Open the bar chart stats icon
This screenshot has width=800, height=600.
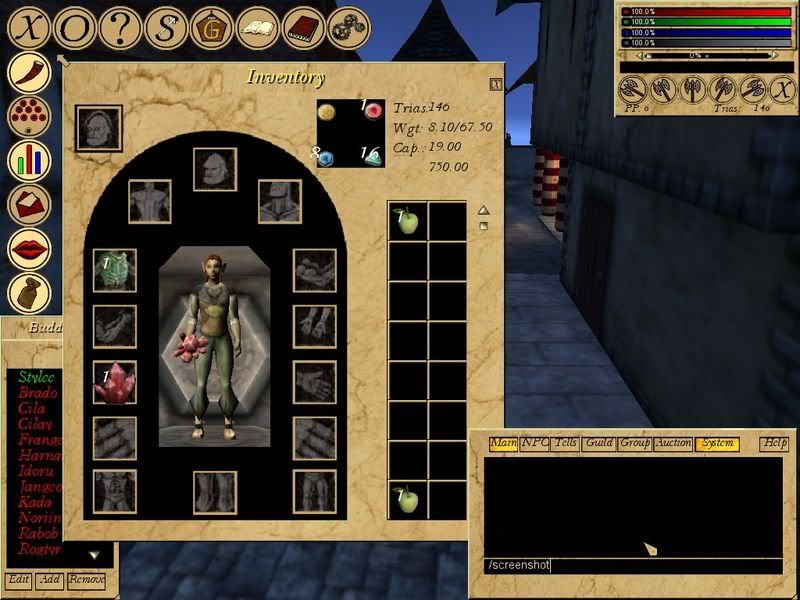(29, 158)
